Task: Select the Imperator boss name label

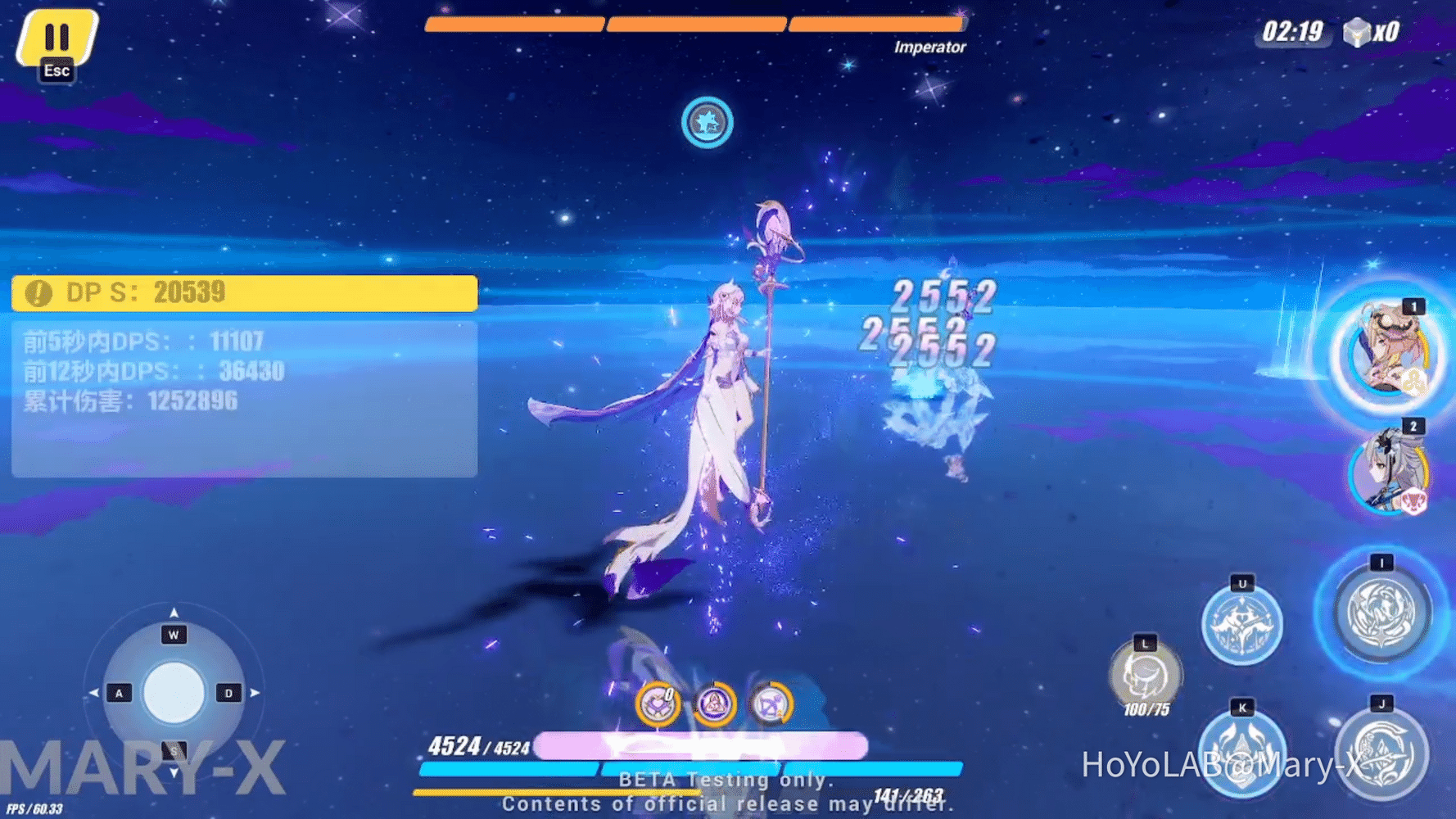Action: 929,47
